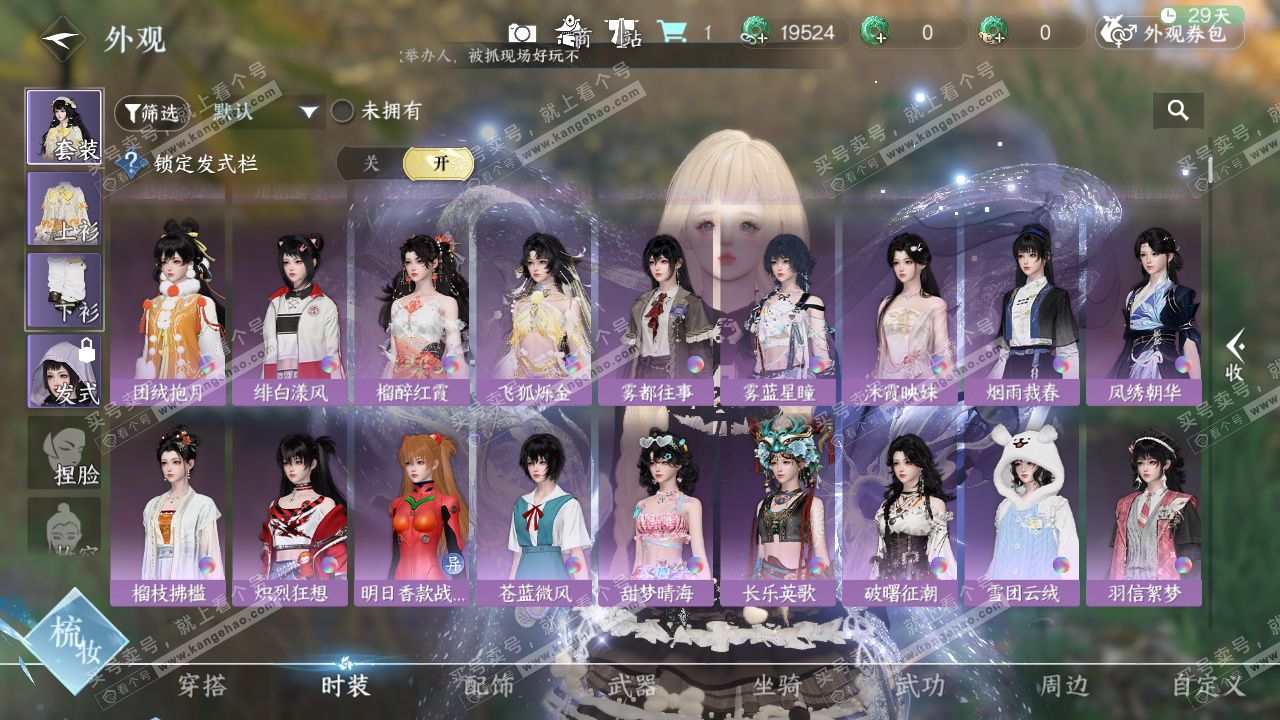Open the 捏脸 face customization
Viewport: 1280px width, 720px height.
[64, 453]
